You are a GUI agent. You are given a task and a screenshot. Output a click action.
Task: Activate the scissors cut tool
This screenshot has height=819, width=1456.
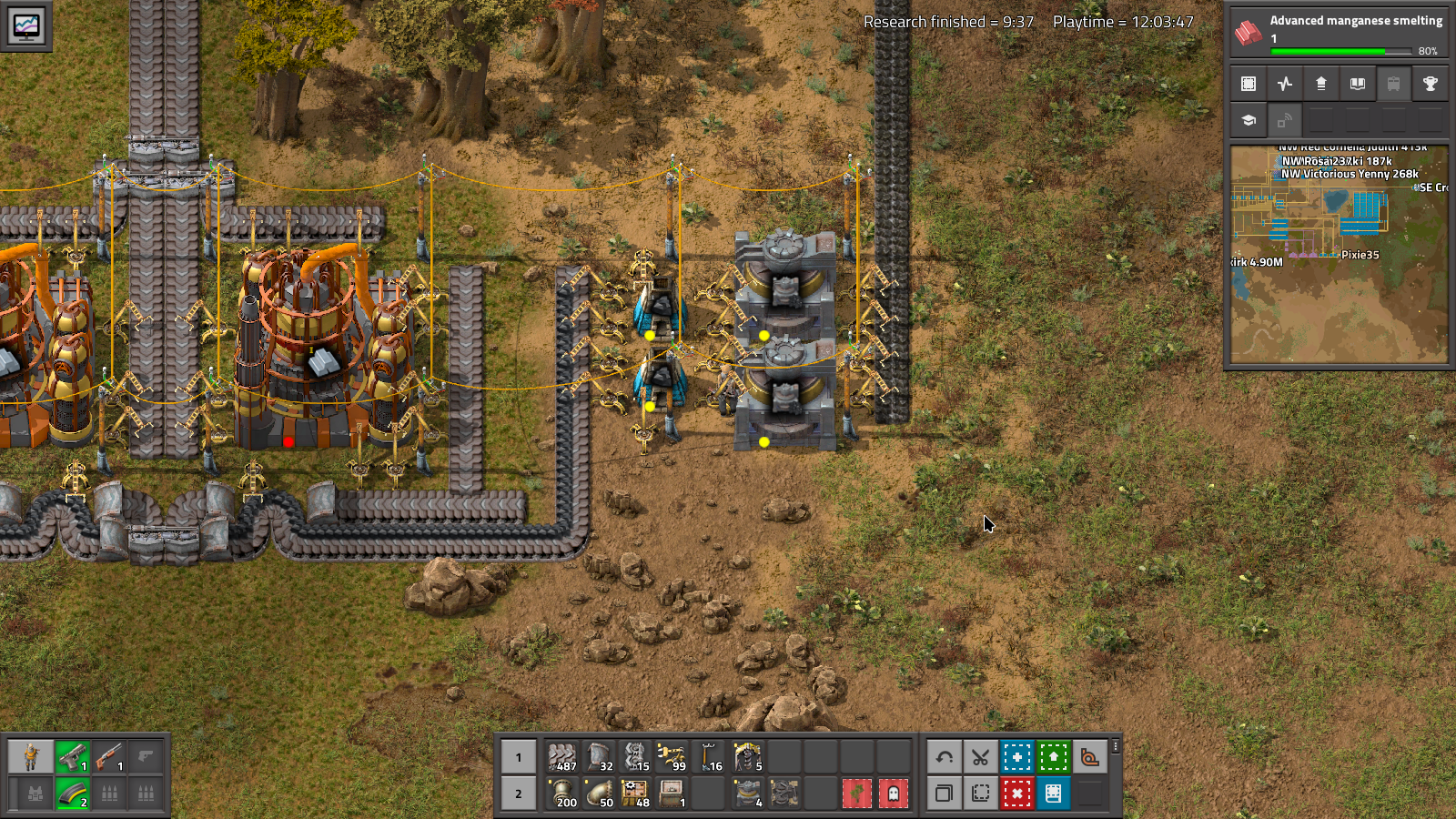click(x=980, y=757)
